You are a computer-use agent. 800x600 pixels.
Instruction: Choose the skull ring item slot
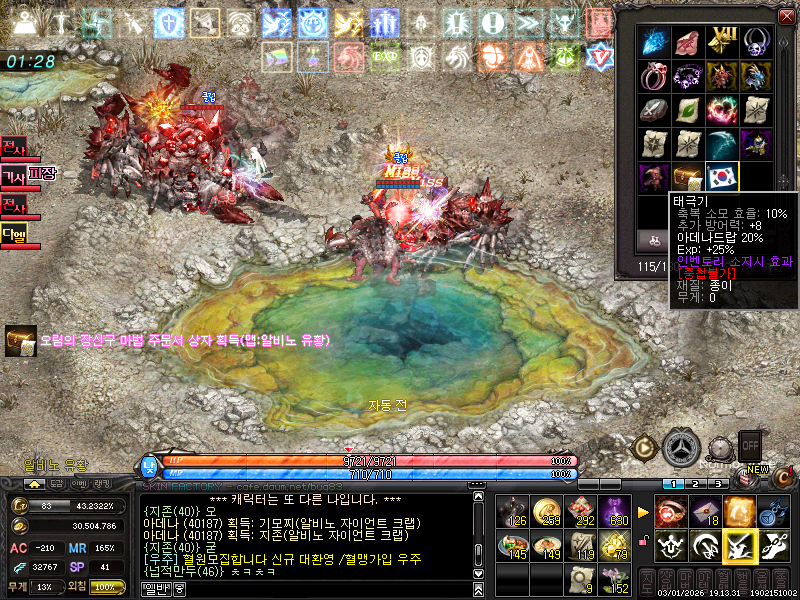756,42
